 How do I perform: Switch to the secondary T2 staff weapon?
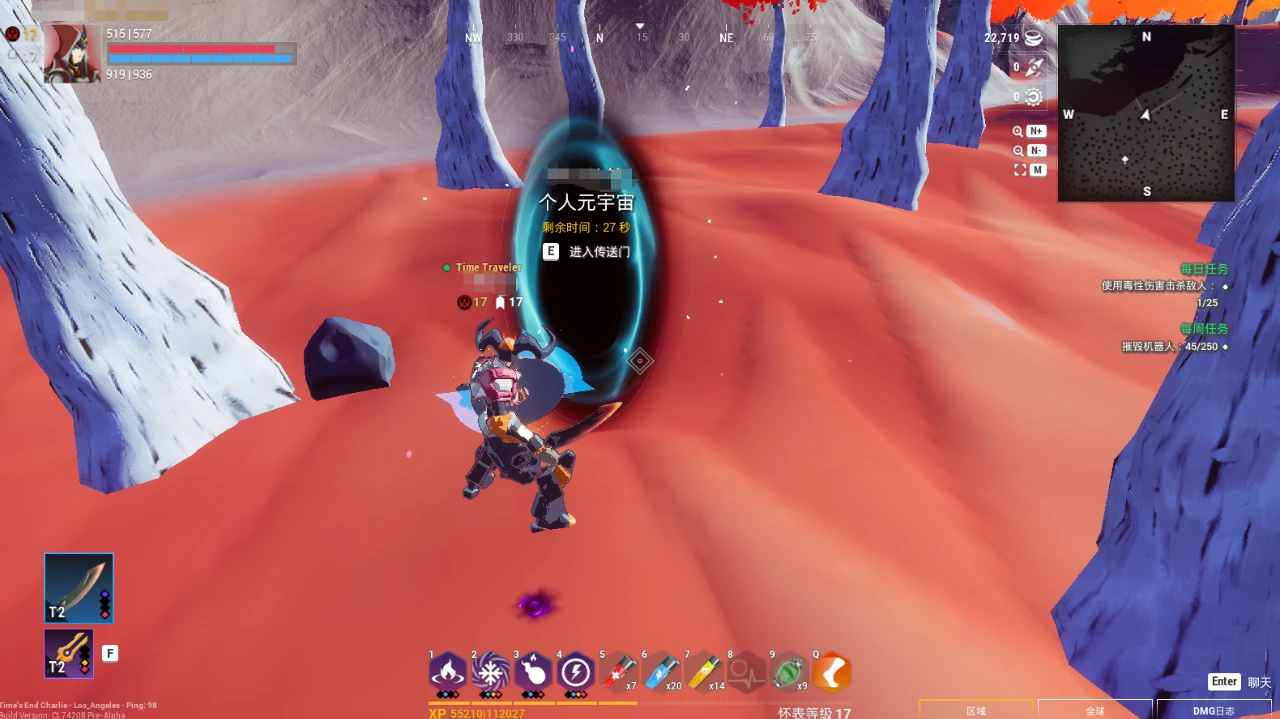pyautogui.click(x=69, y=653)
